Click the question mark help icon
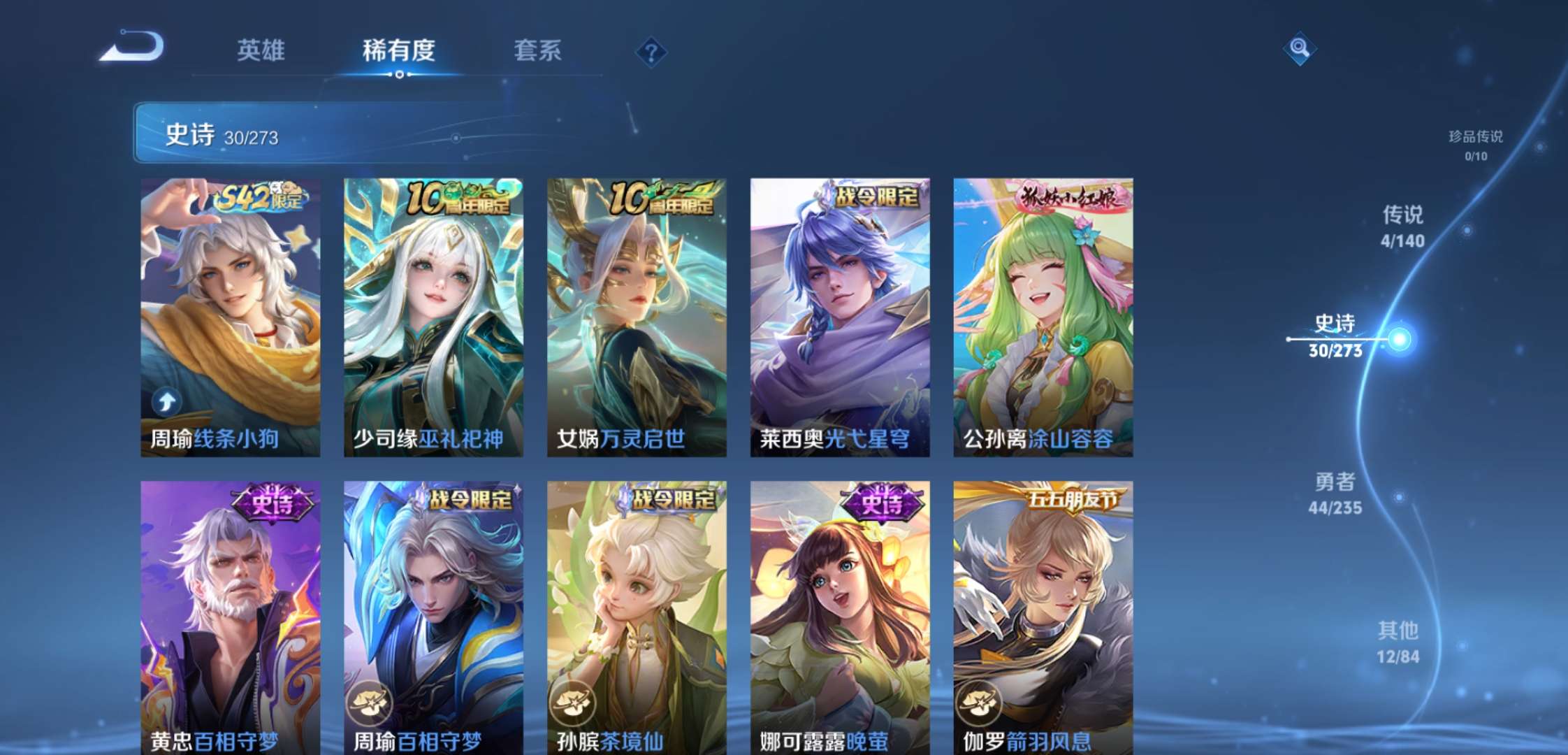This screenshot has width=1568, height=755. click(652, 52)
